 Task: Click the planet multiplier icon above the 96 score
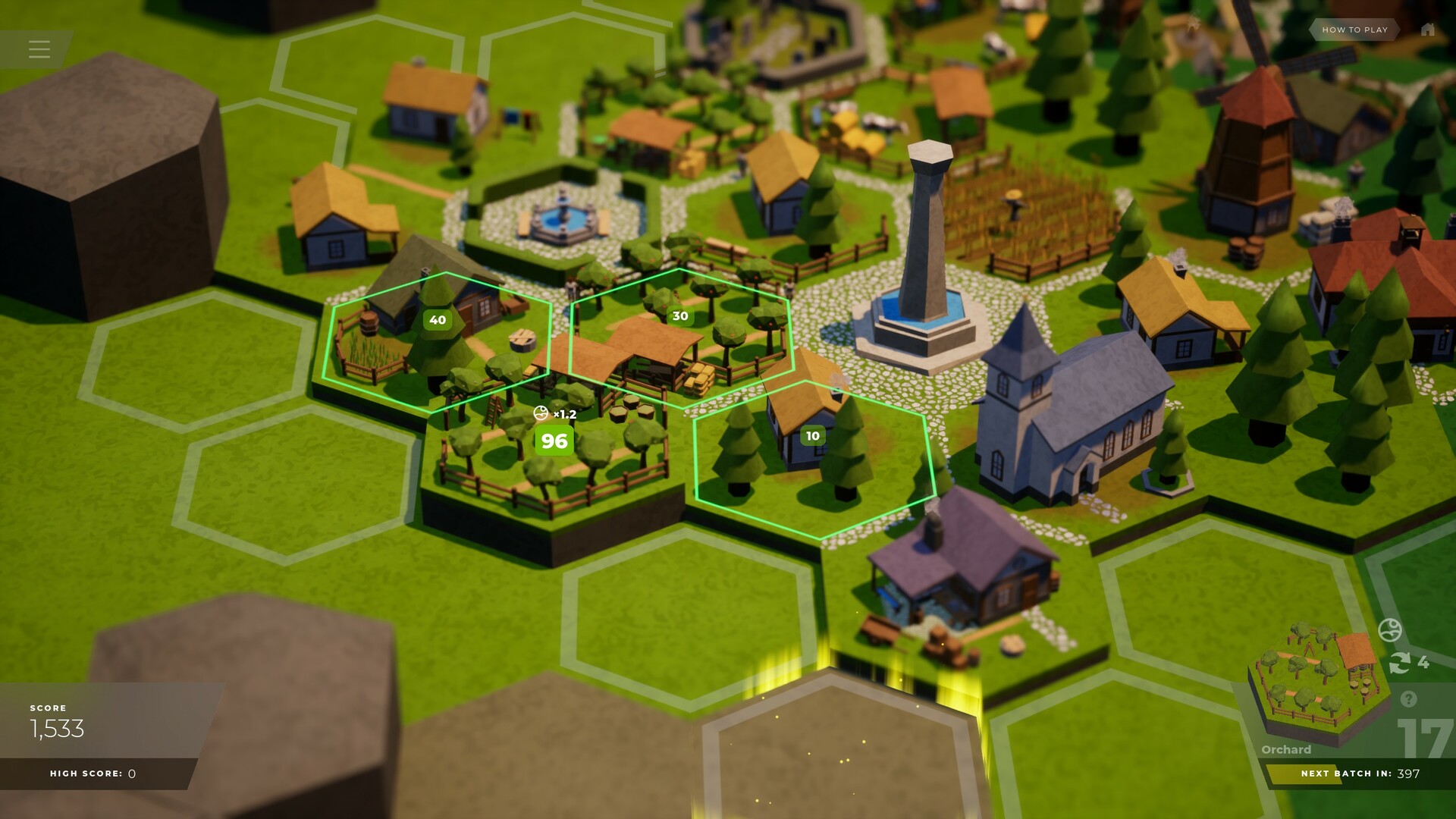[541, 414]
